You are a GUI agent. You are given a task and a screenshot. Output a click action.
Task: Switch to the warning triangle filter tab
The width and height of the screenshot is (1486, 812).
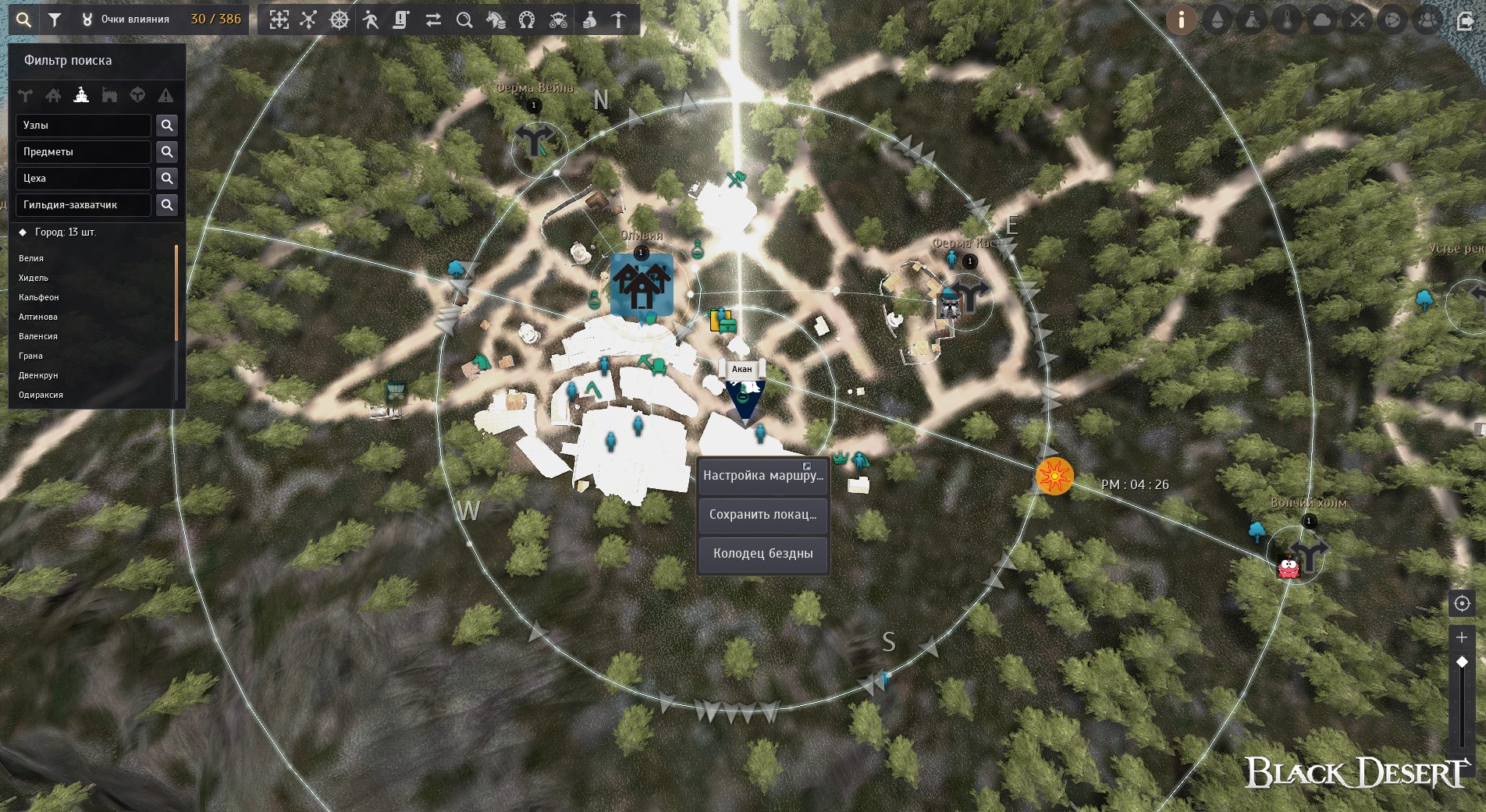tap(165, 95)
